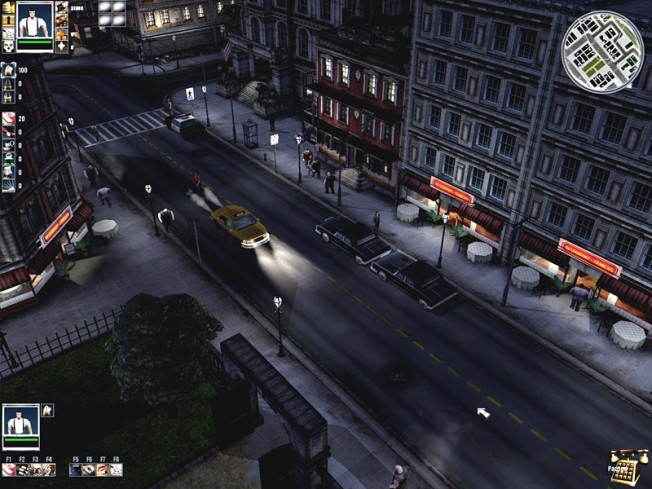Activate the F8 quick slot
Viewport: 652px width, 489px height.
click(116, 469)
